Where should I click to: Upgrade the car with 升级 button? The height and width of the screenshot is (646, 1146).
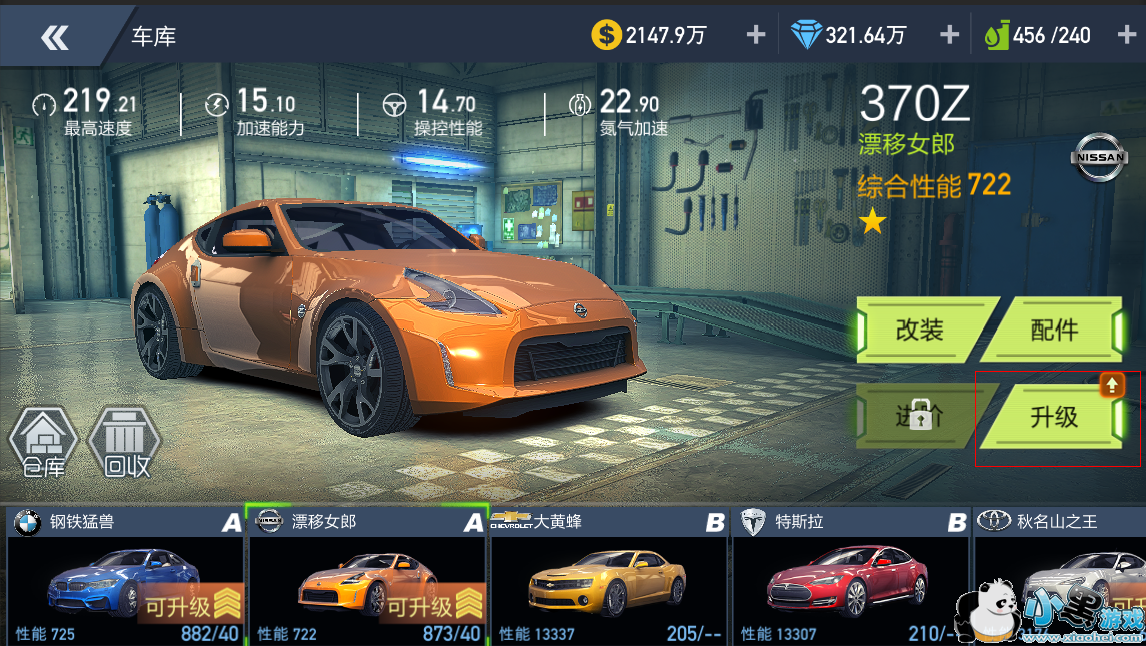click(x=1053, y=417)
